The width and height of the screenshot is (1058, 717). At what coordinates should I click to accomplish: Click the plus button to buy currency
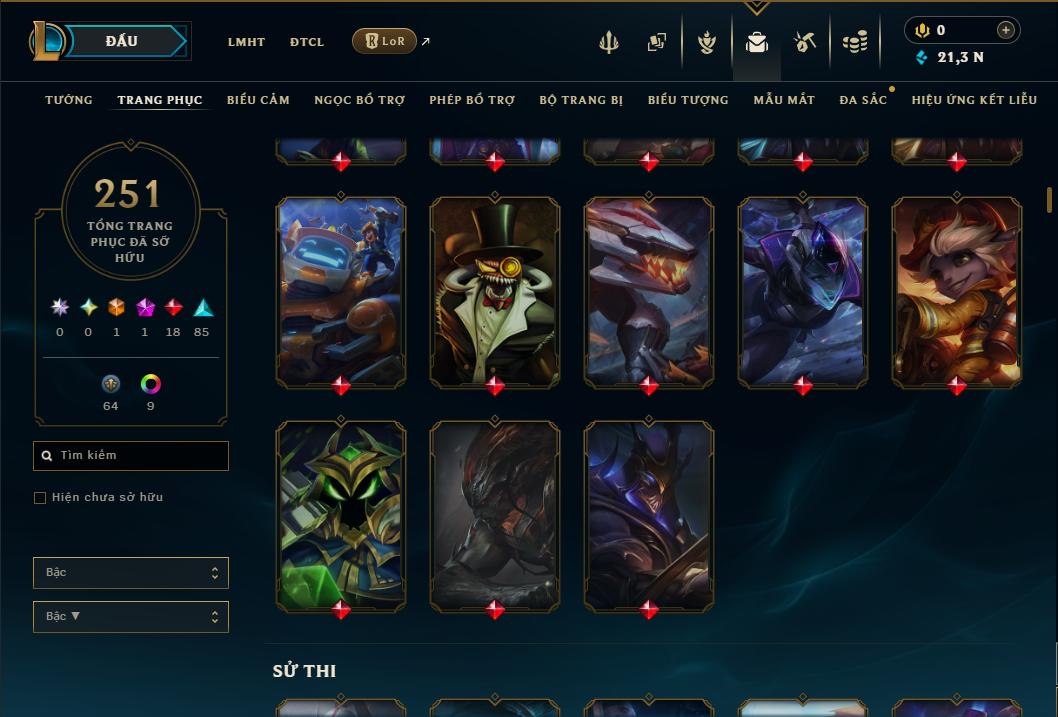1006,30
